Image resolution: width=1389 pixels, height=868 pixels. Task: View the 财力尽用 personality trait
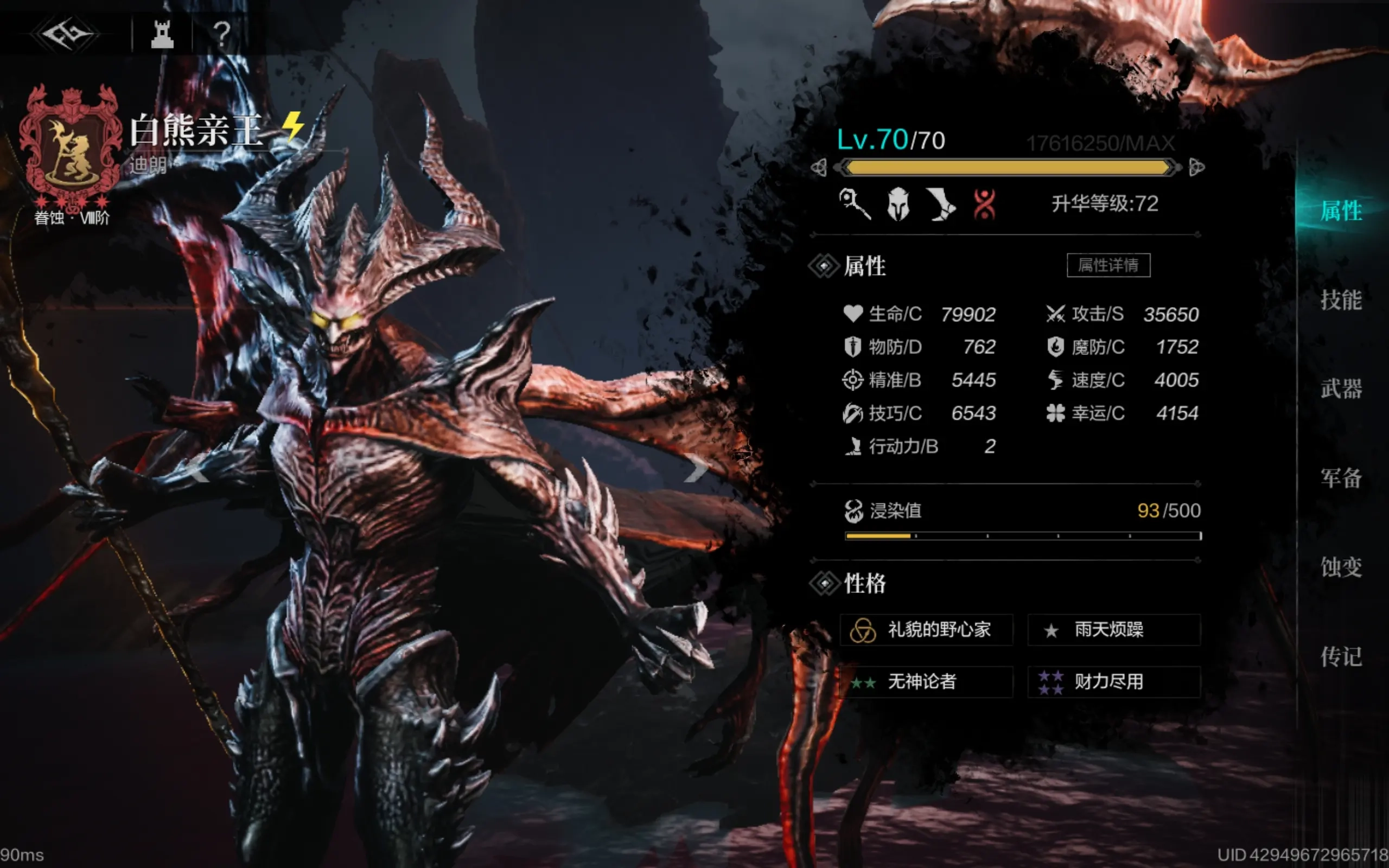coord(1113,682)
